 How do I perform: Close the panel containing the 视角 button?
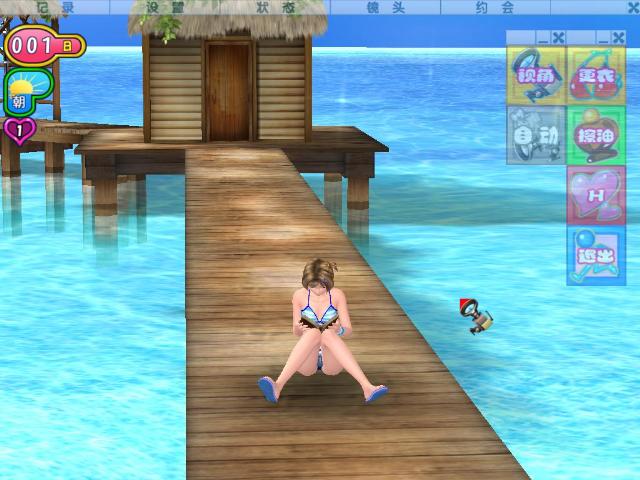[558, 38]
